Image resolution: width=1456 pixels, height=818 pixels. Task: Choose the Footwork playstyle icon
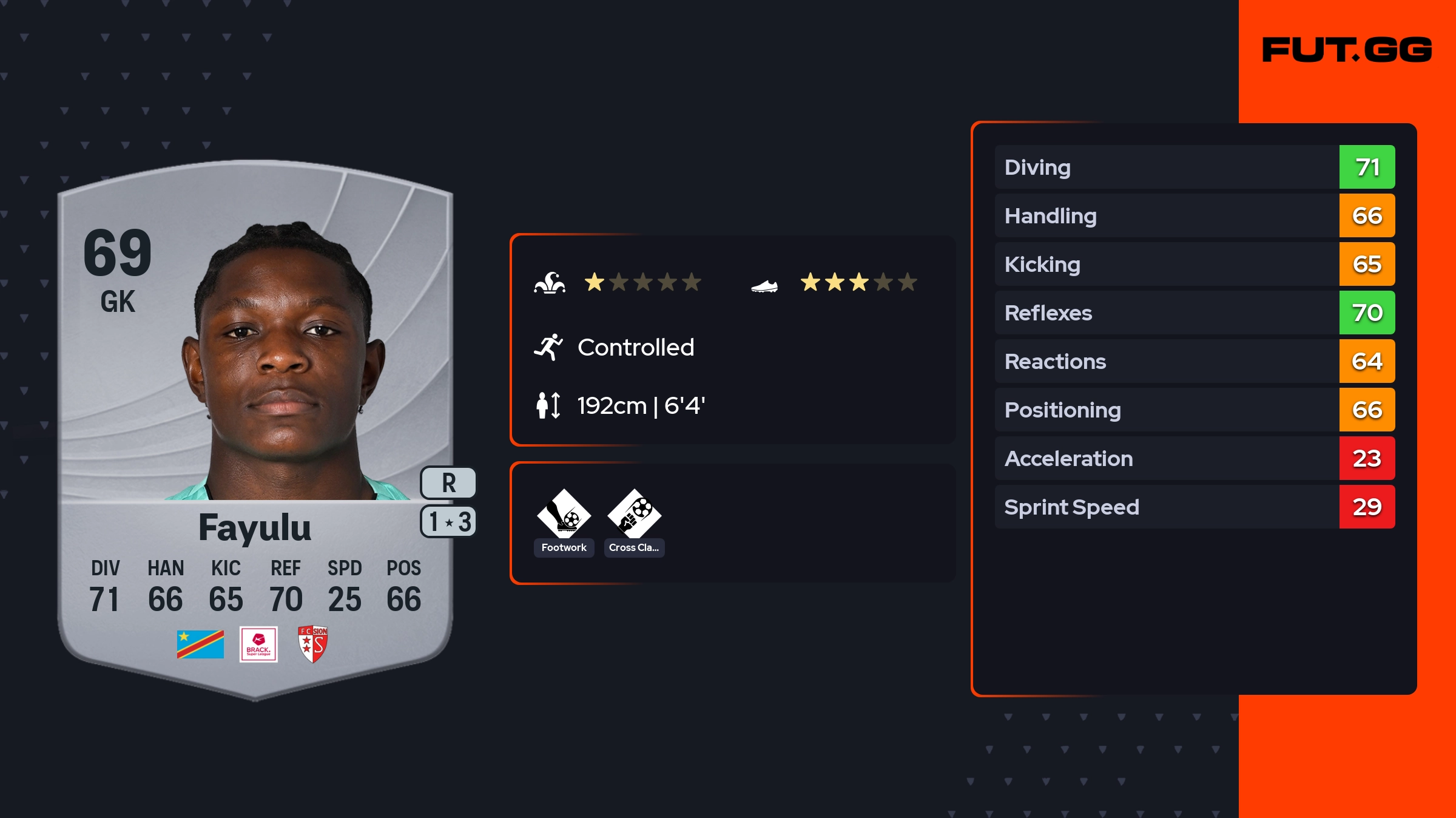click(x=564, y=514)
